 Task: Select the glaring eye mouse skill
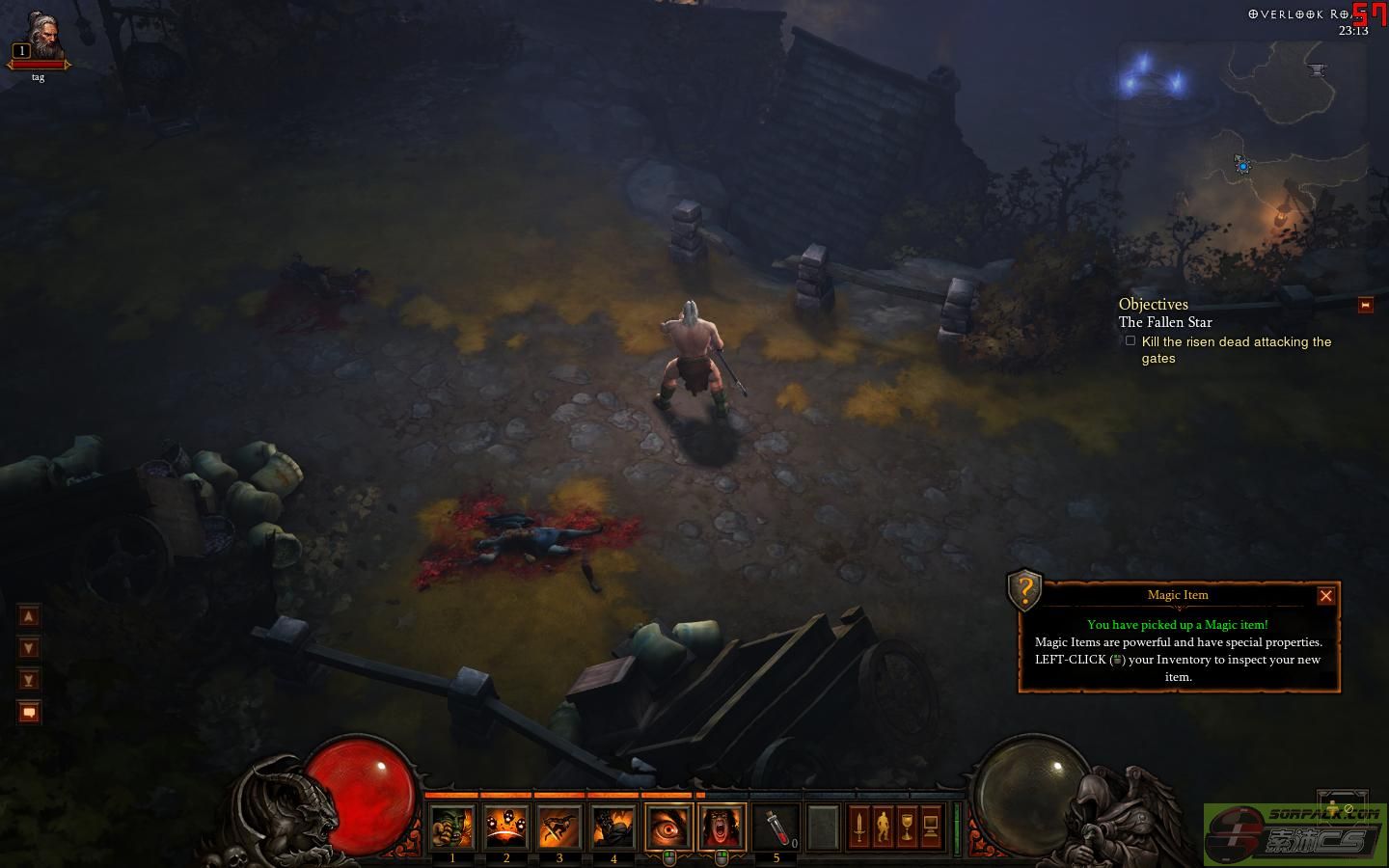pos(668,827)
